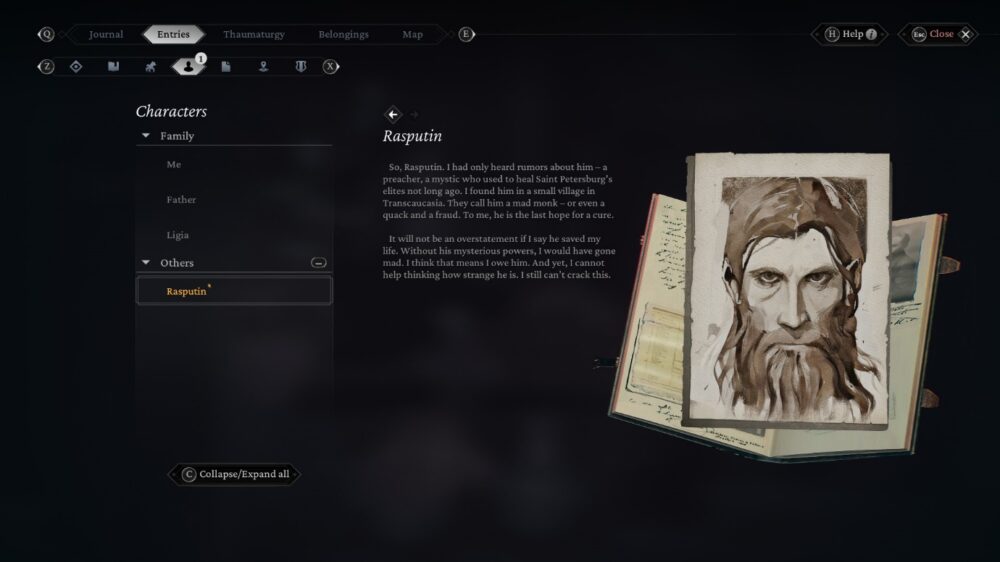Select the diamond eye entries category
Screen dimensions: 1000x562
pyautogui.click(x=76, y=66)
